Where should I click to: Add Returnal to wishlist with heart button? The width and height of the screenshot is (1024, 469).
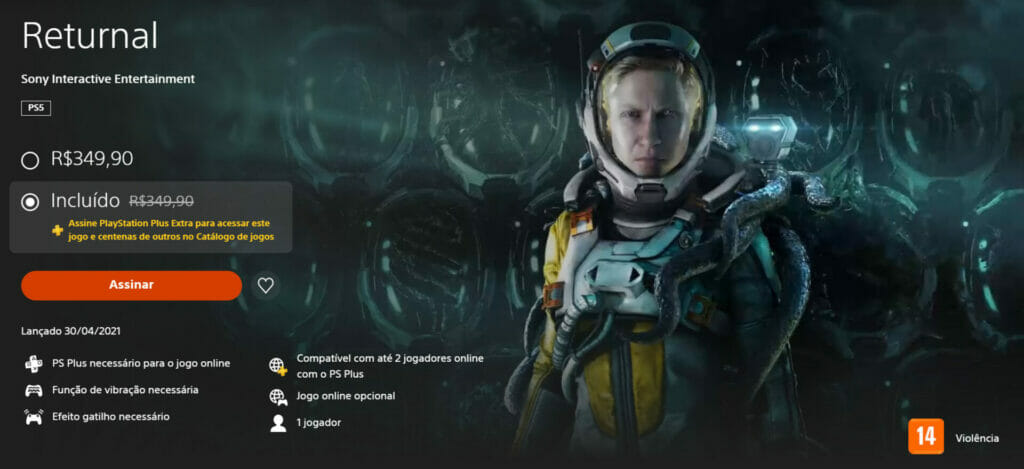(x=265, y=285)
